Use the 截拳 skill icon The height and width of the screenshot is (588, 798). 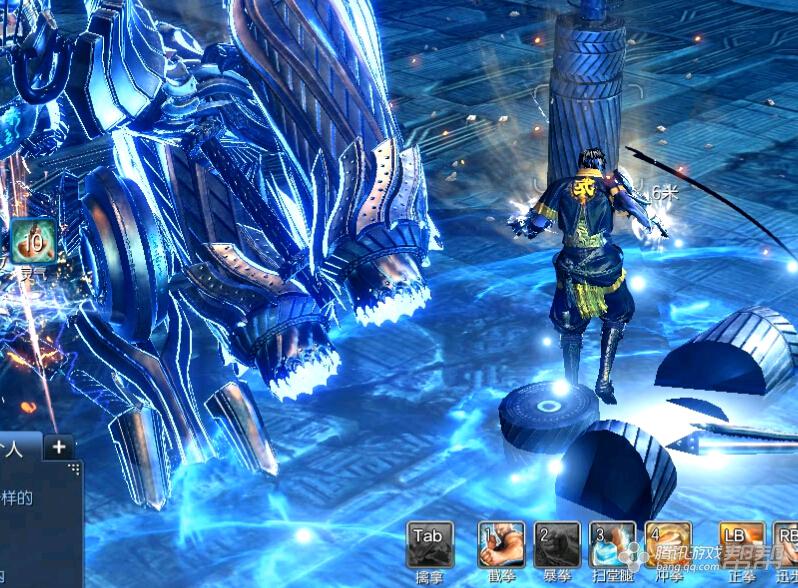pos(500,544)
